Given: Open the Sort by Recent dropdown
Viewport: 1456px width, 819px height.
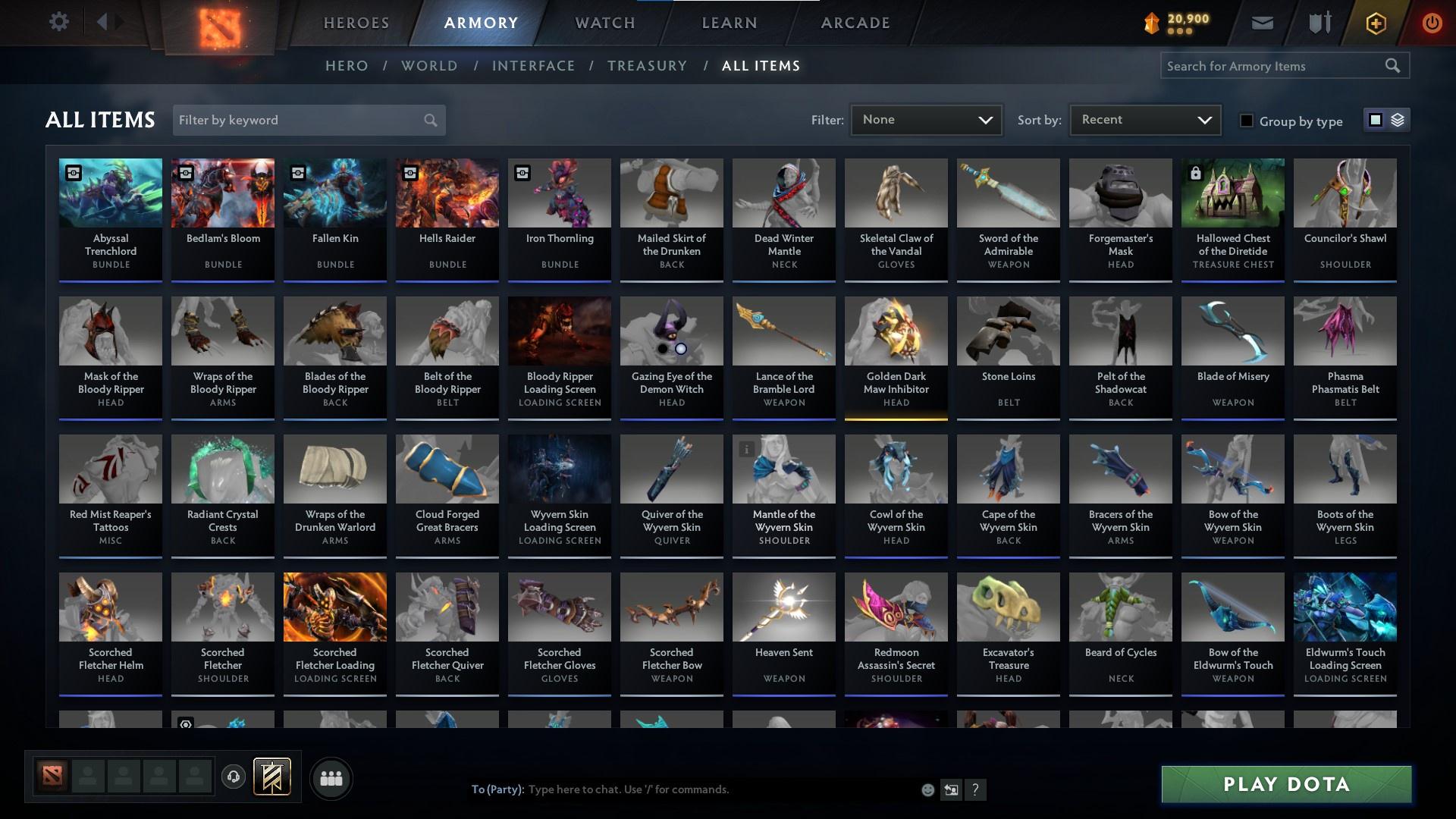Looking at the screenshot, I should pyautogui.click(x=1144, y=119).
